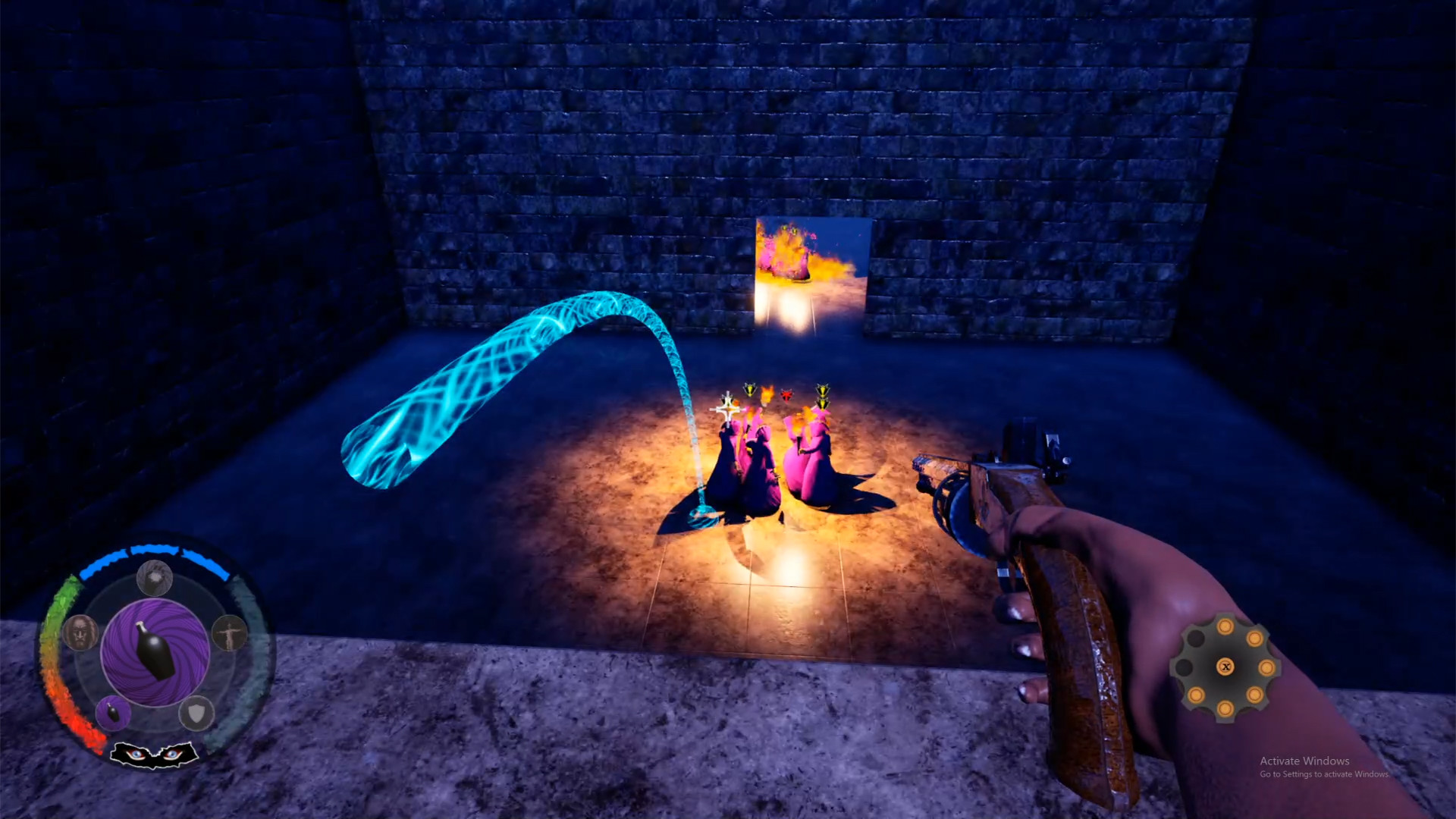The image size is (1456, 819).
Task: Click the X at the revolver cylinder center
Action: point(1225,667)
